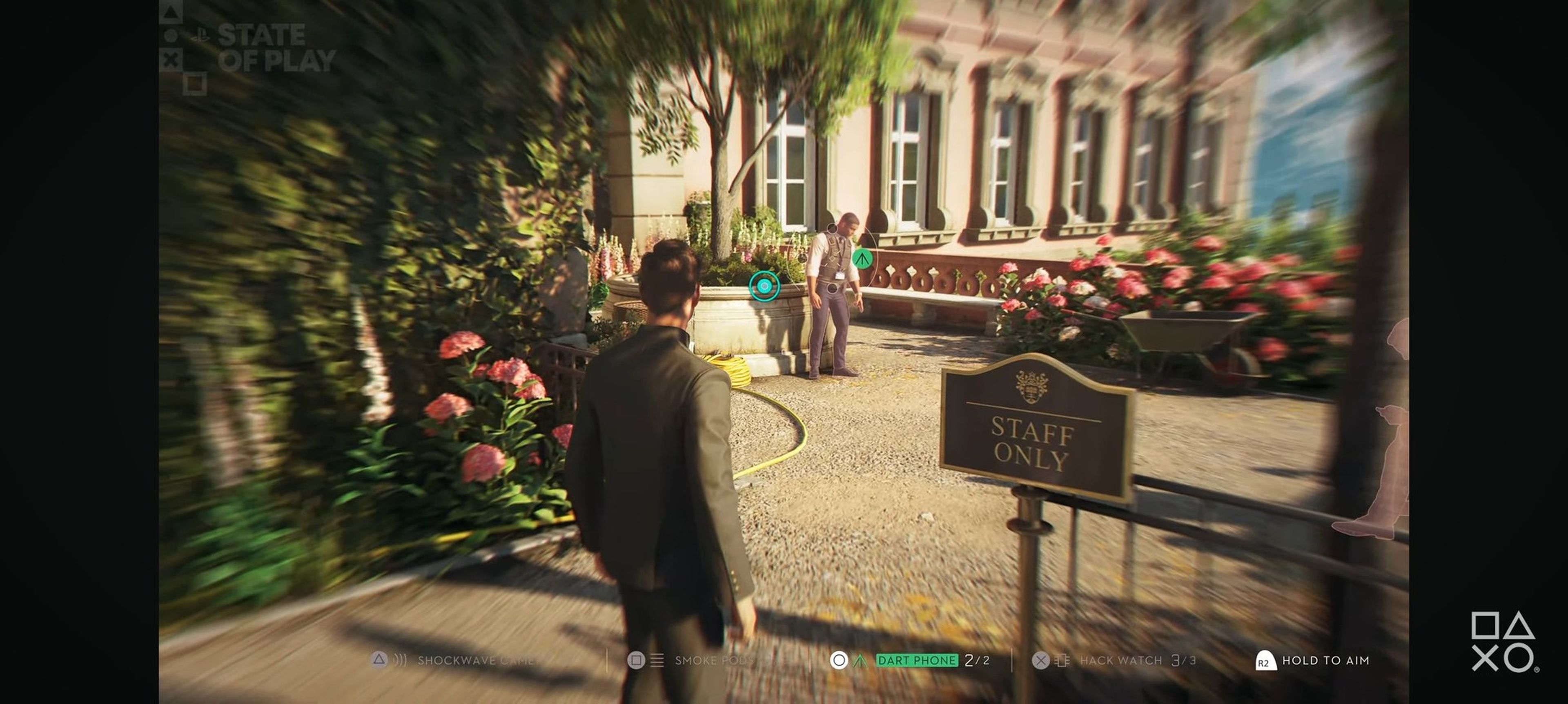Click the teal target reticle on the fountain
Viewport: 1568px width, 704px height.
point(764,286)
